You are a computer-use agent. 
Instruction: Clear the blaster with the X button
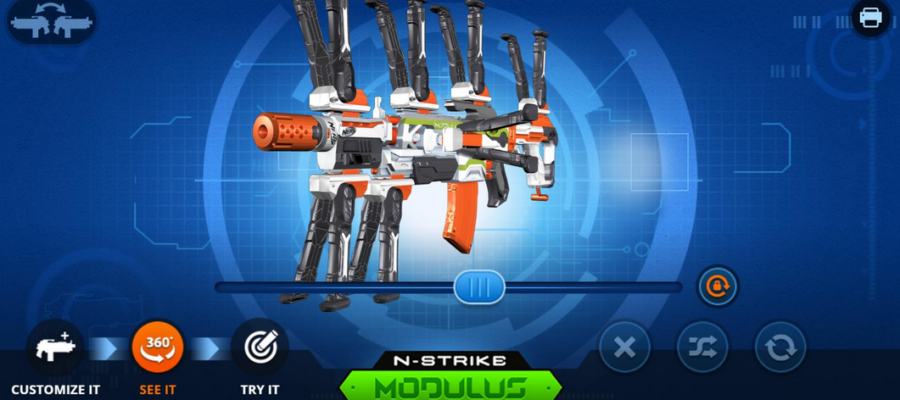625,348
